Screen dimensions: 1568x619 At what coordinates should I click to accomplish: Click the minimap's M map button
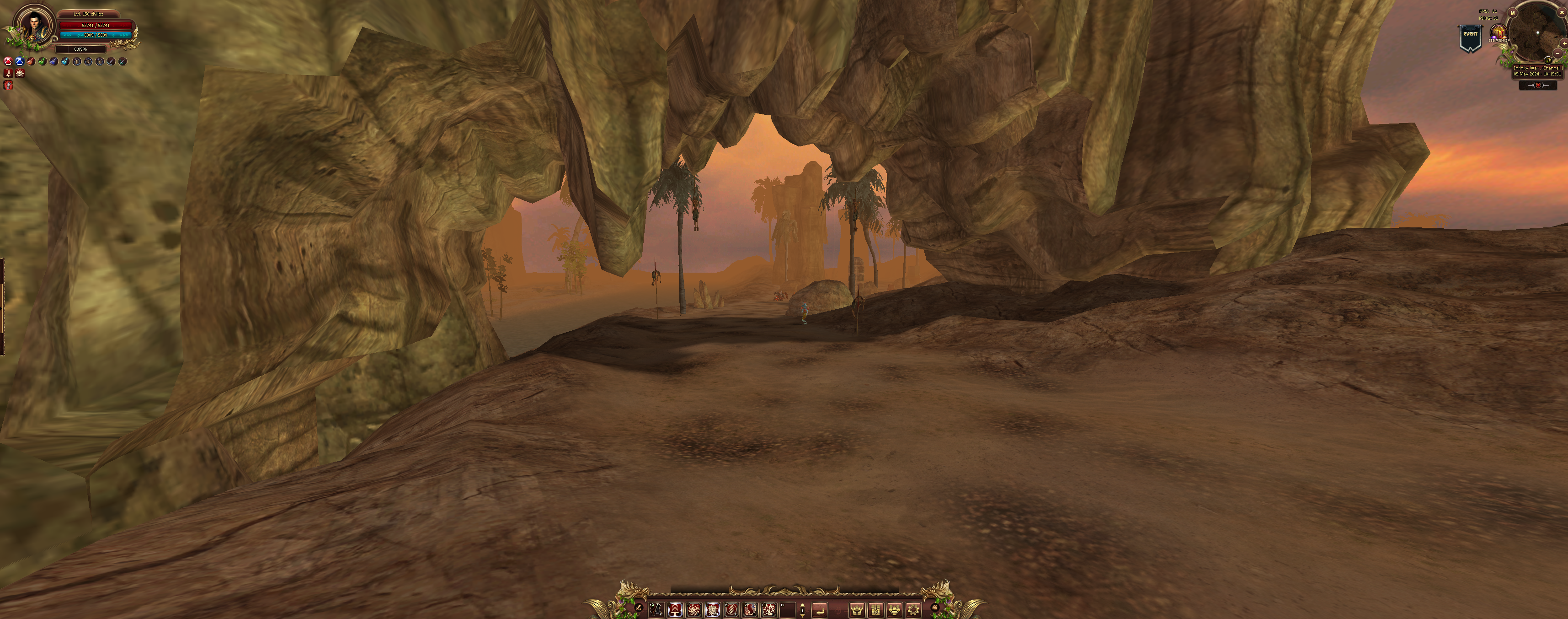click(1513, 13)
